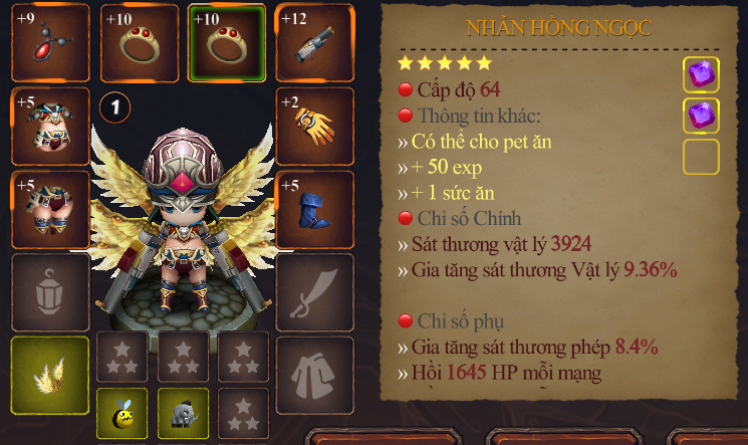The height and width of the screenshot is (445, 748).
Task: Click the green-highlighted +10 ruby ring
Action: 227,43
